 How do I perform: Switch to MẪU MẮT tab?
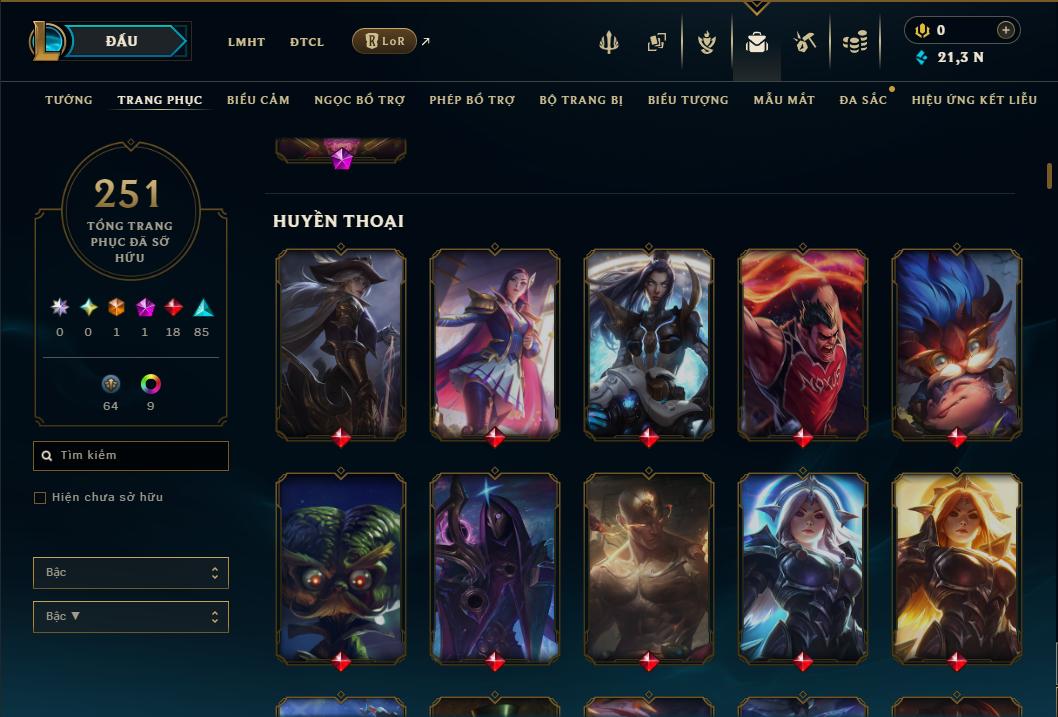[784, 100]
